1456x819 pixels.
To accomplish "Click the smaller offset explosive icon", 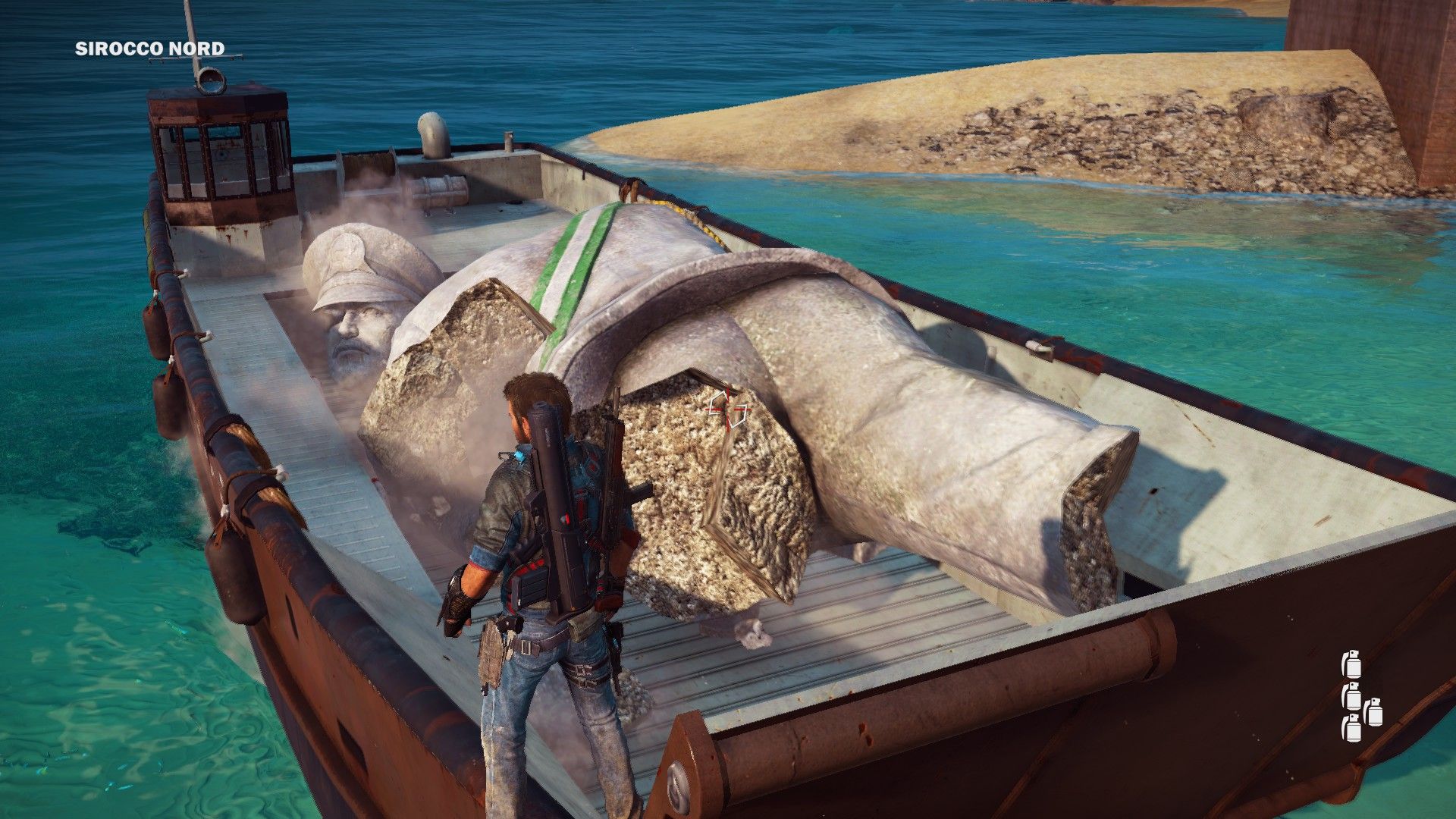I will [1375, 713].
